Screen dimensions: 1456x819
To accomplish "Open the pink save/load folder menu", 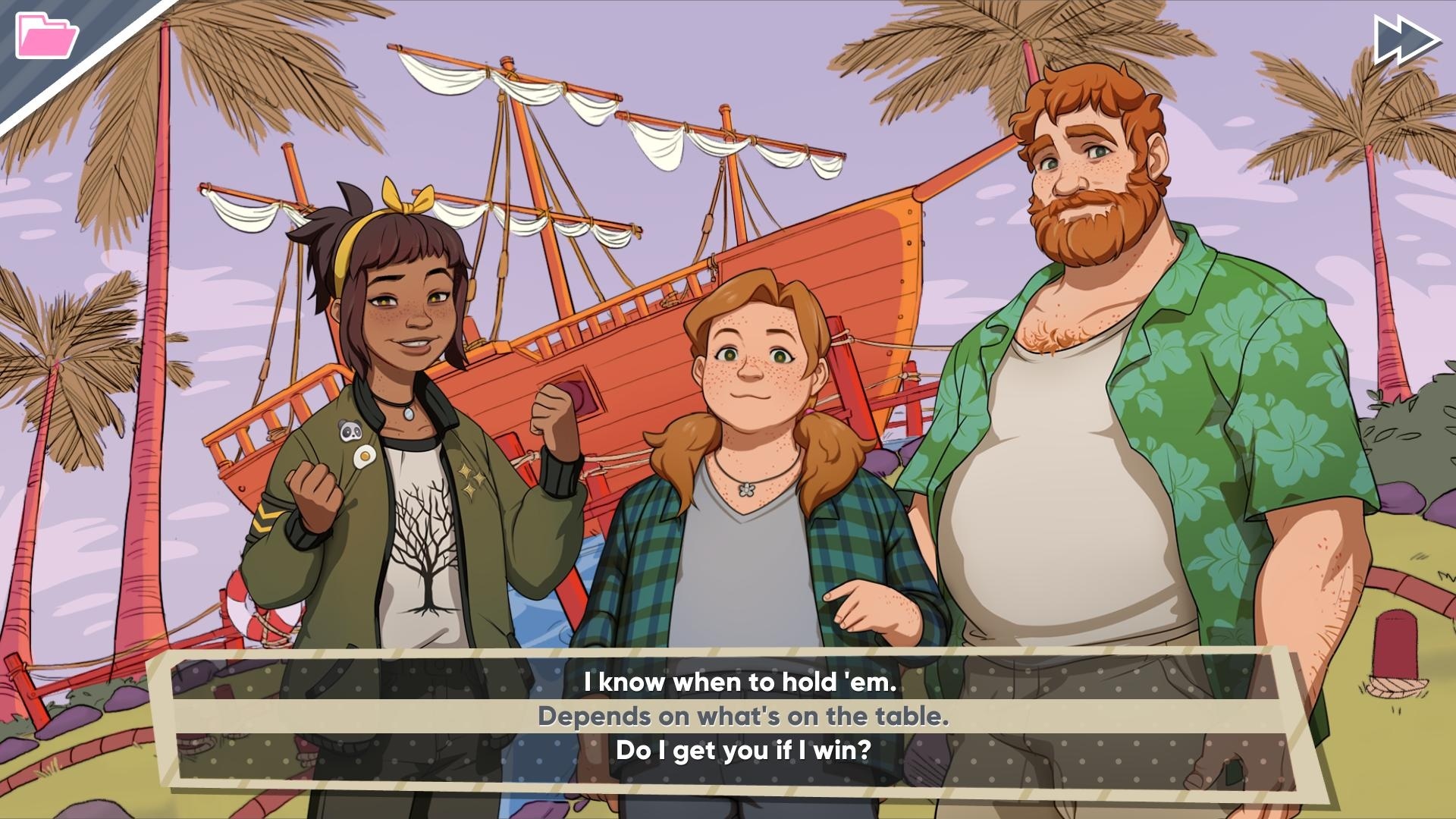I will point(45,36).
